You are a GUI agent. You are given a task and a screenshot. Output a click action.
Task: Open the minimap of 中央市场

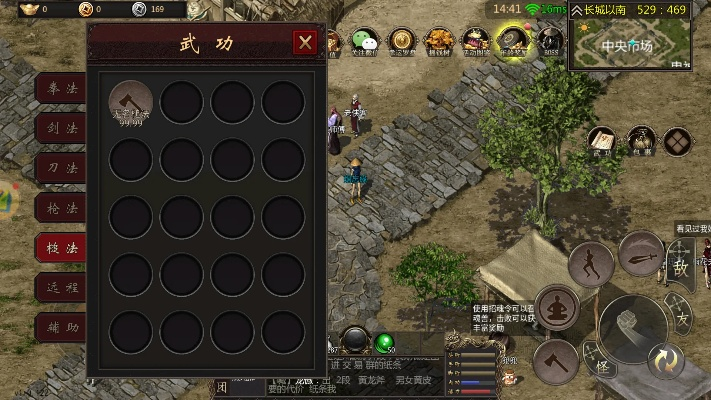[x=630, y=46]
